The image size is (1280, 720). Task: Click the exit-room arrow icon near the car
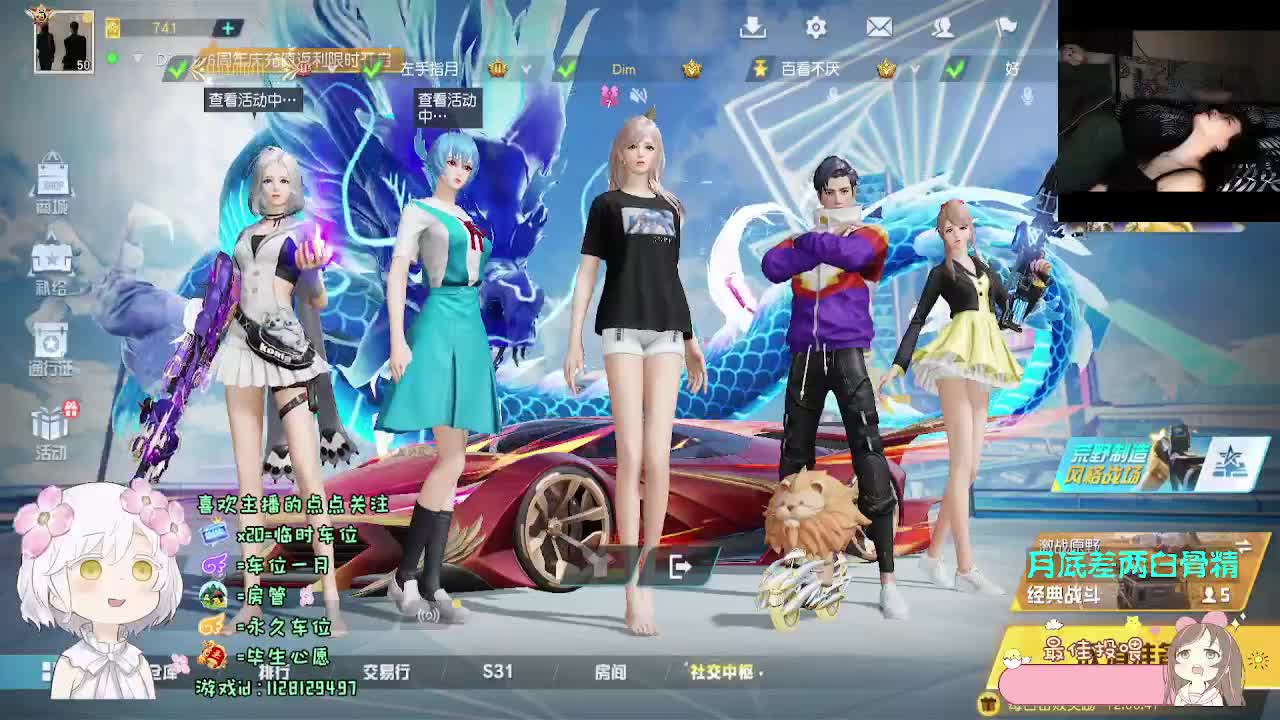pos(681,567)
